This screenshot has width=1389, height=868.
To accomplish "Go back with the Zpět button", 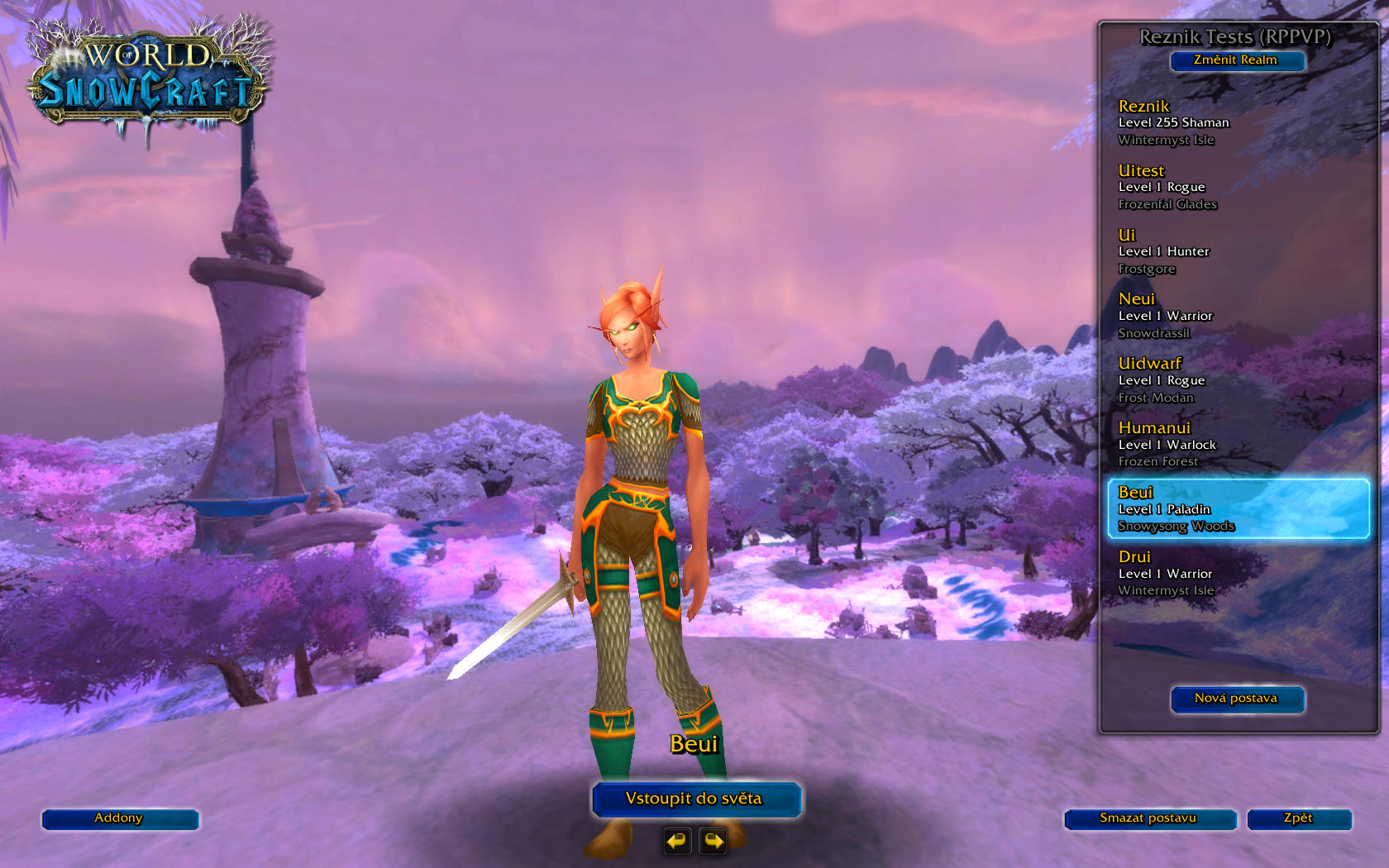I will click(x=1299, y=819).
